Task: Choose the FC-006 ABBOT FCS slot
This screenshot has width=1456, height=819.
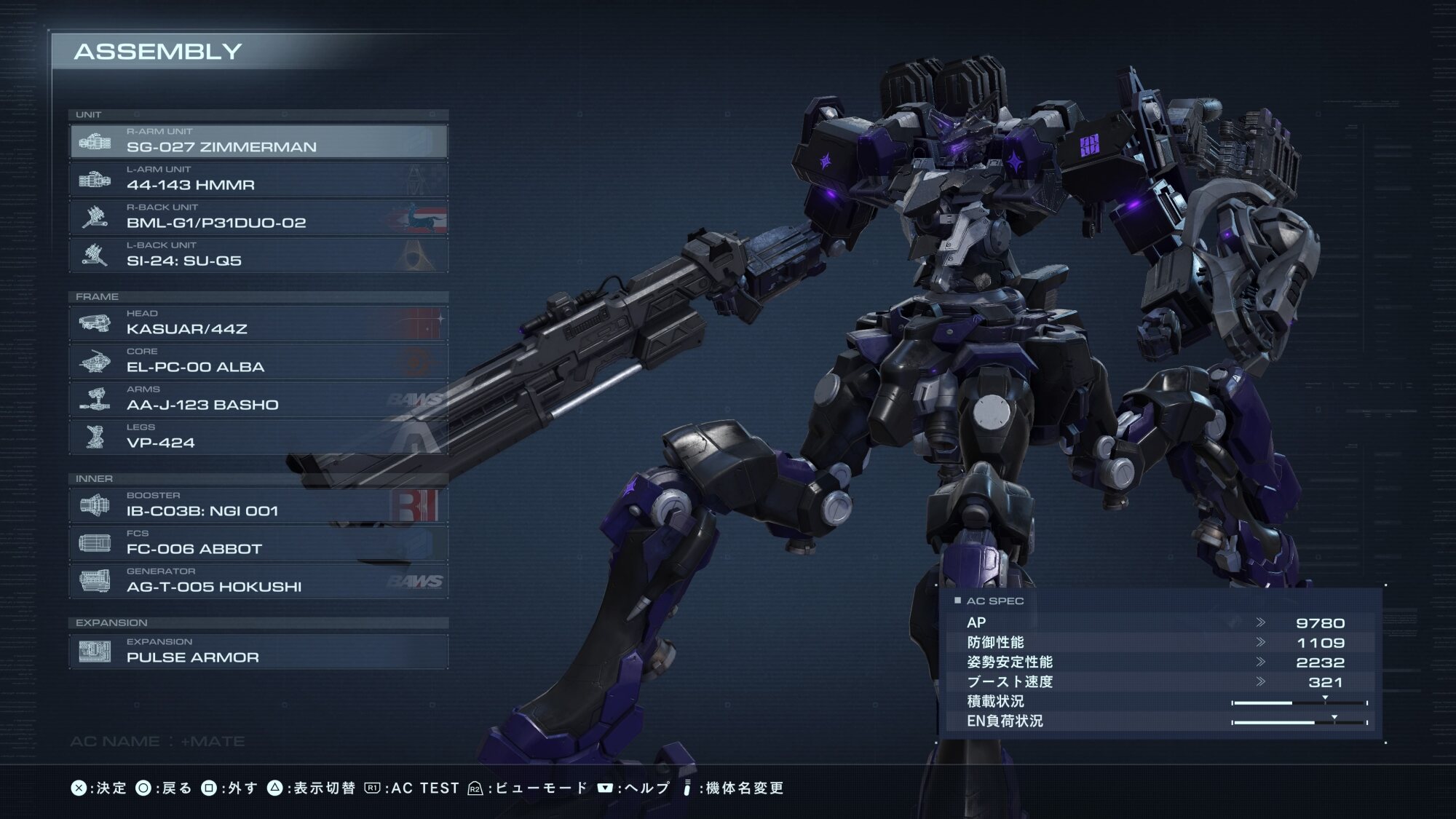Action: (258, 543)
